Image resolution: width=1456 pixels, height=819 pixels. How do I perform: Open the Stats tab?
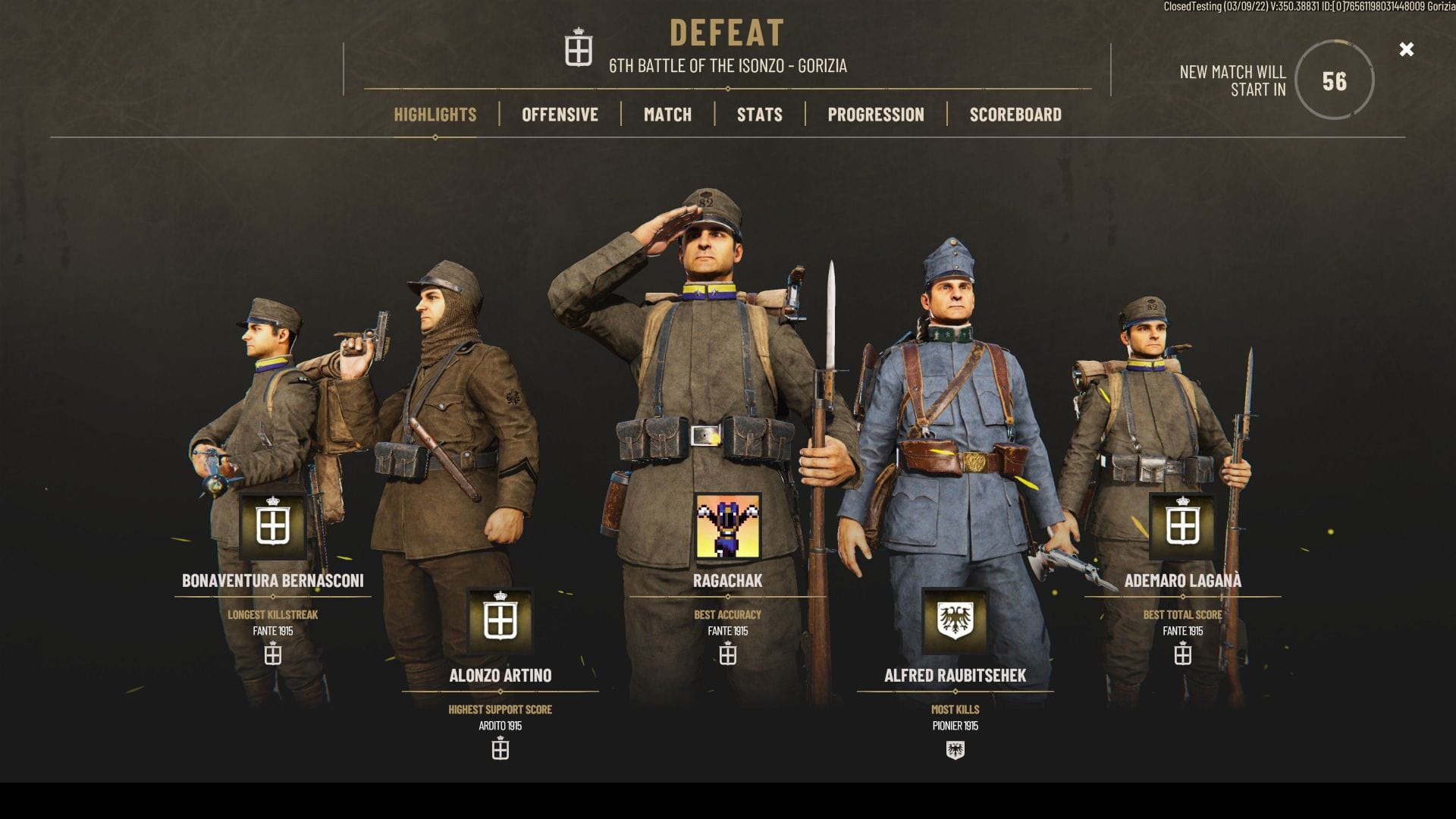(759, 115)
